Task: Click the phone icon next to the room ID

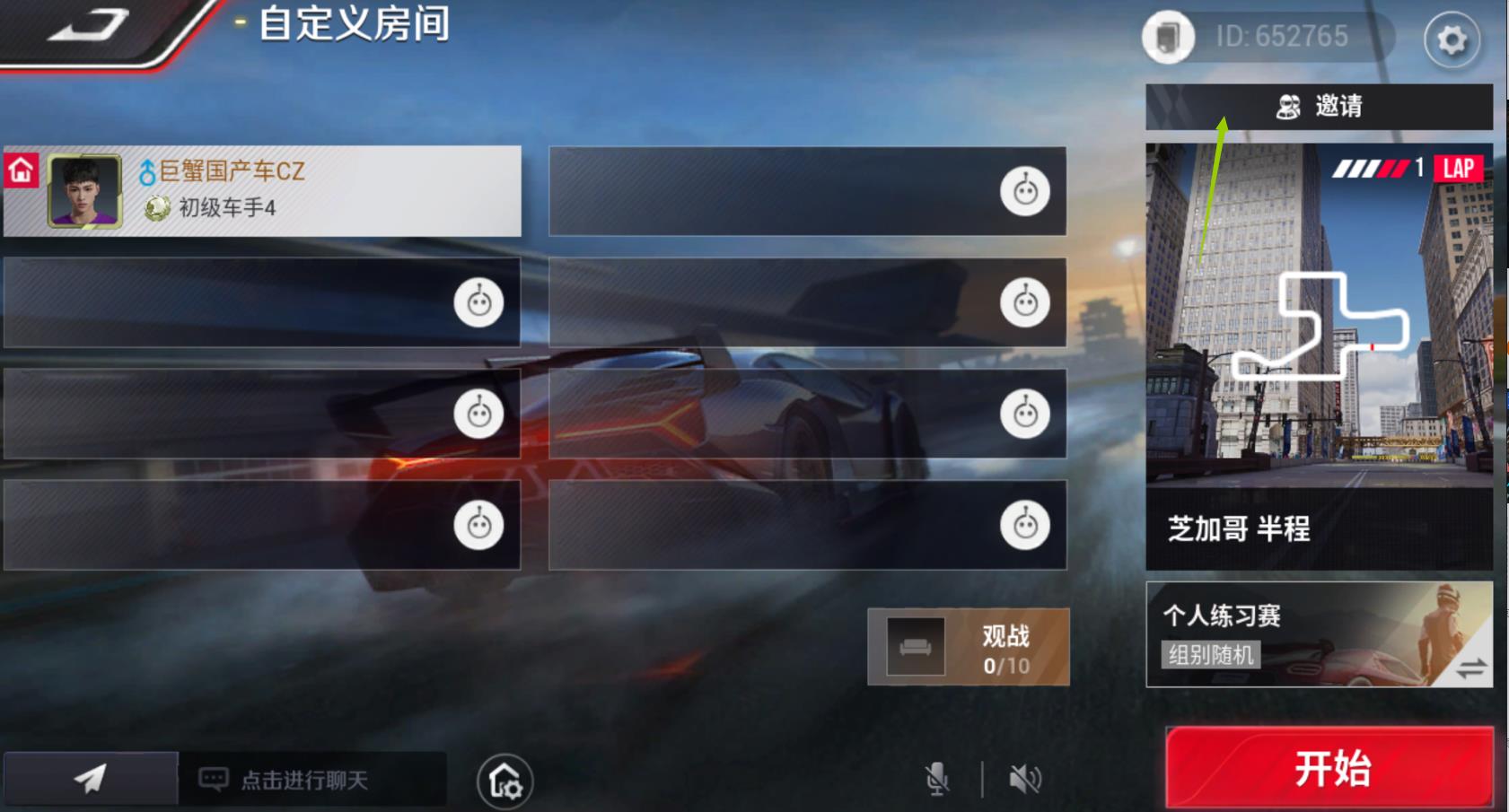Action: [x=1168, y=38]
